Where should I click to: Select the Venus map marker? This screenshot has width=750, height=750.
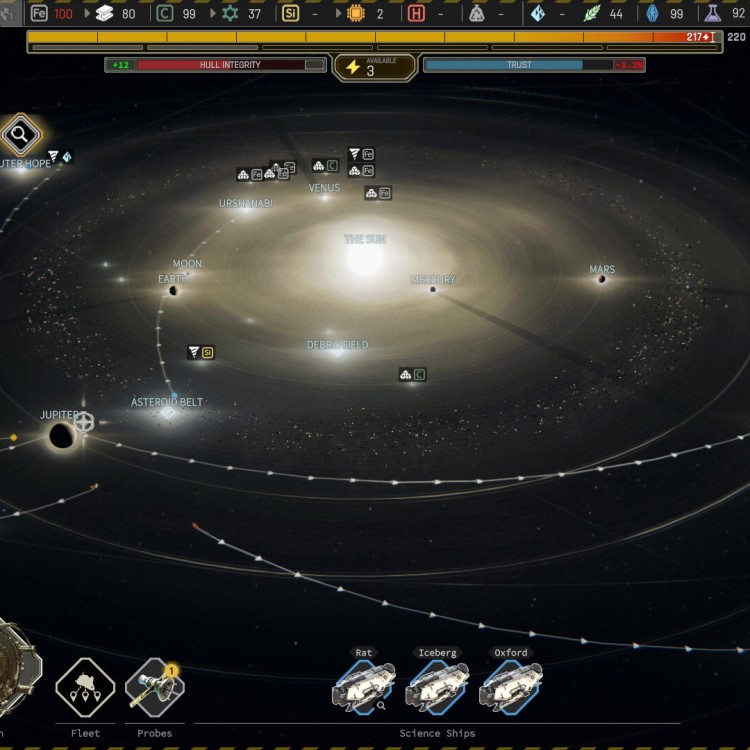coord(324,194)
